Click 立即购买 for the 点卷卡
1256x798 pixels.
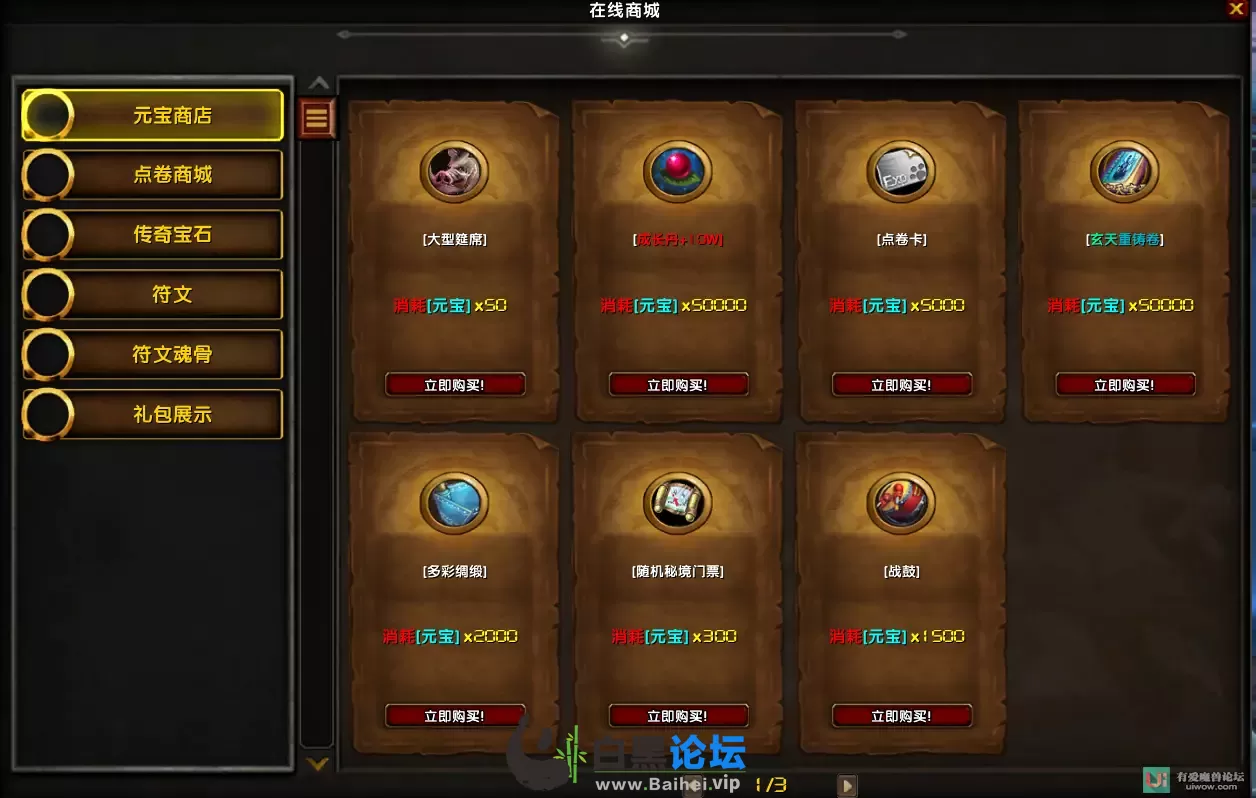click(x=901, y=385)
